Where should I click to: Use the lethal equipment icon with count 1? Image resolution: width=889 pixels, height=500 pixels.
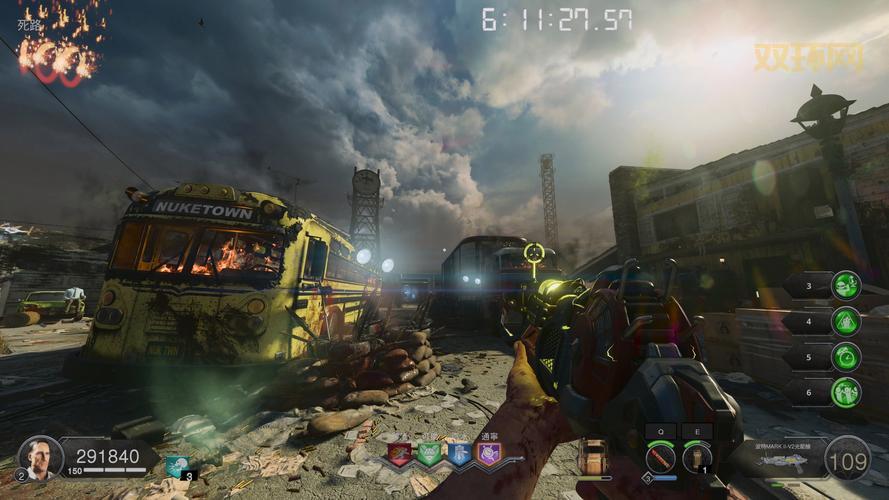(x=696, y=458)
